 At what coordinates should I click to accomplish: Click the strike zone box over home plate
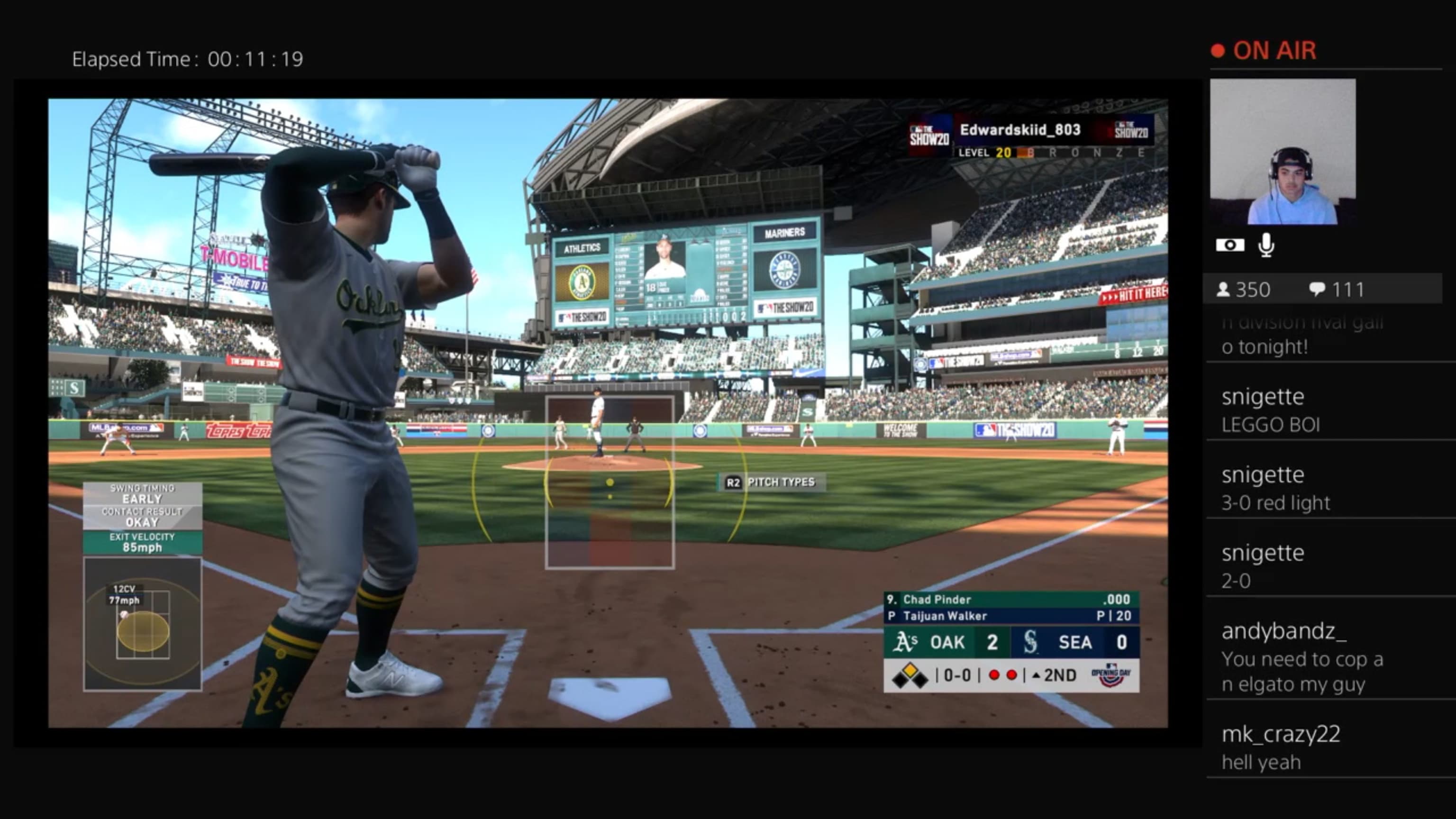610,482
